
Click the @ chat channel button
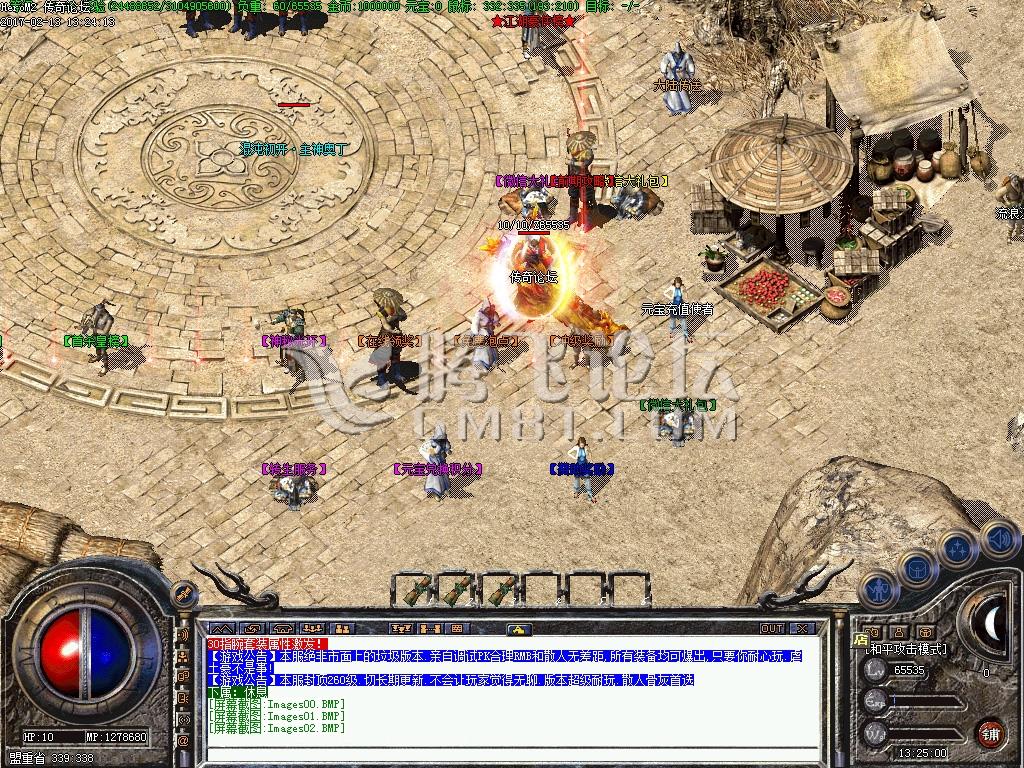coord(184,741)
